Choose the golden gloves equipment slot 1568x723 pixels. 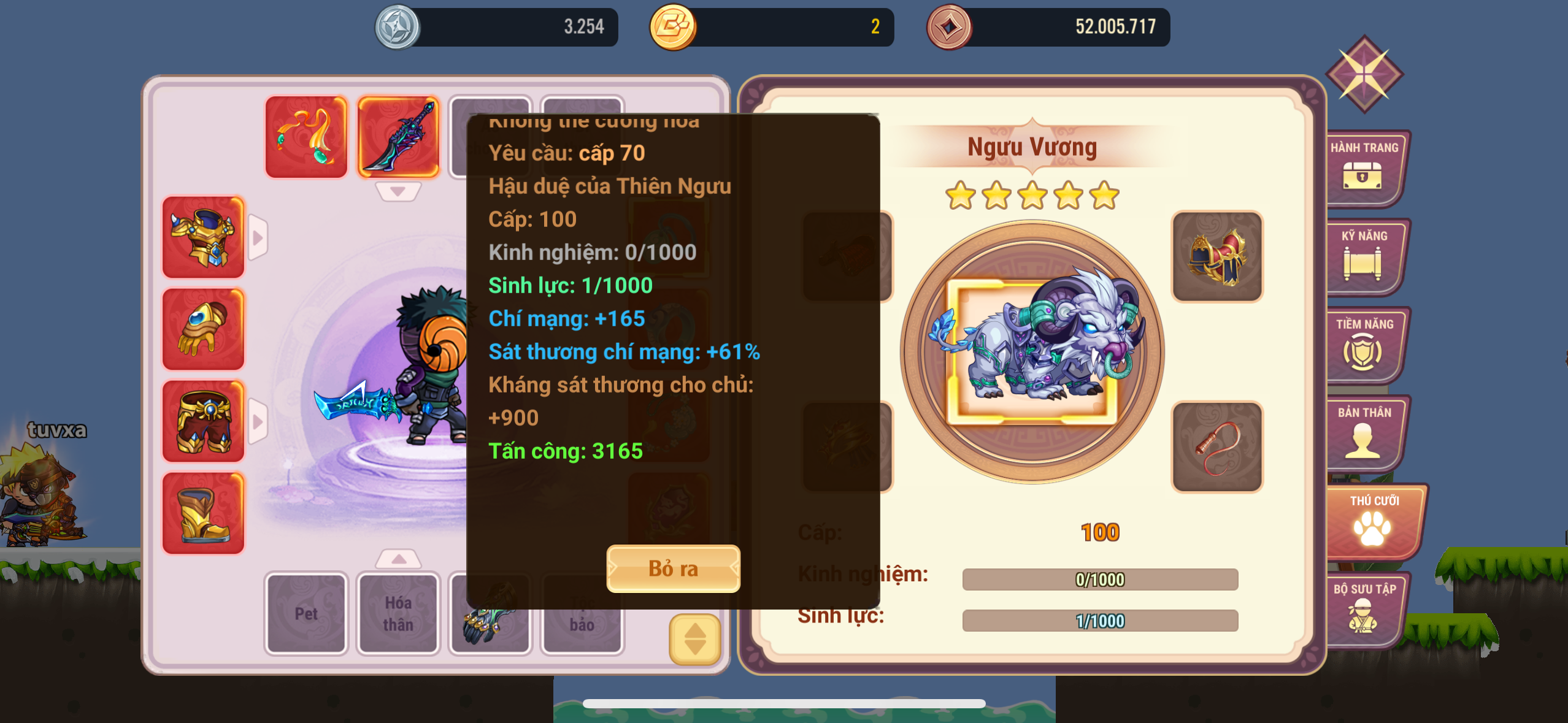click(x=203, y=329)
